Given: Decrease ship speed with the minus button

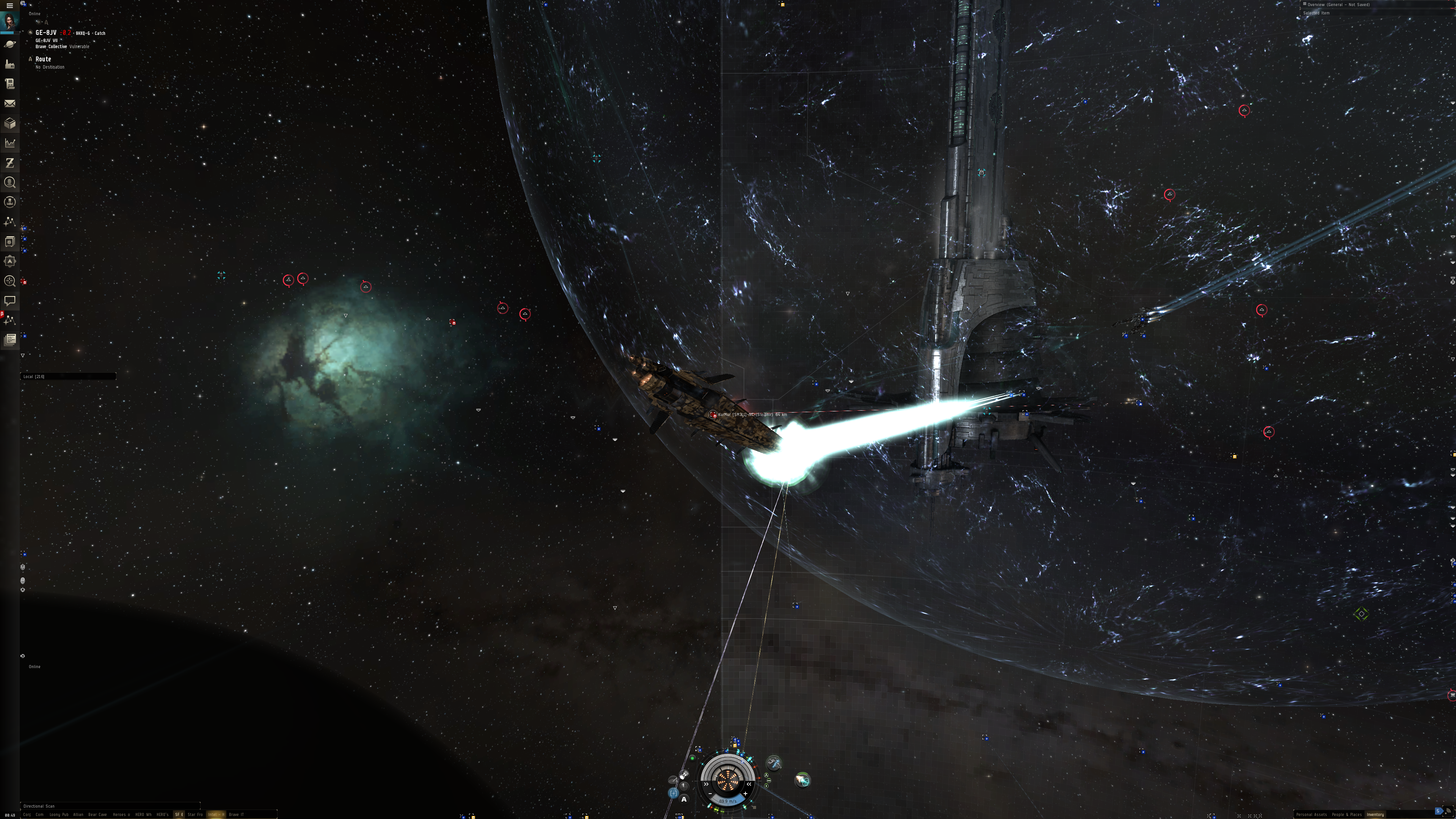Looking at the screenshot, I should pos(711,794).
